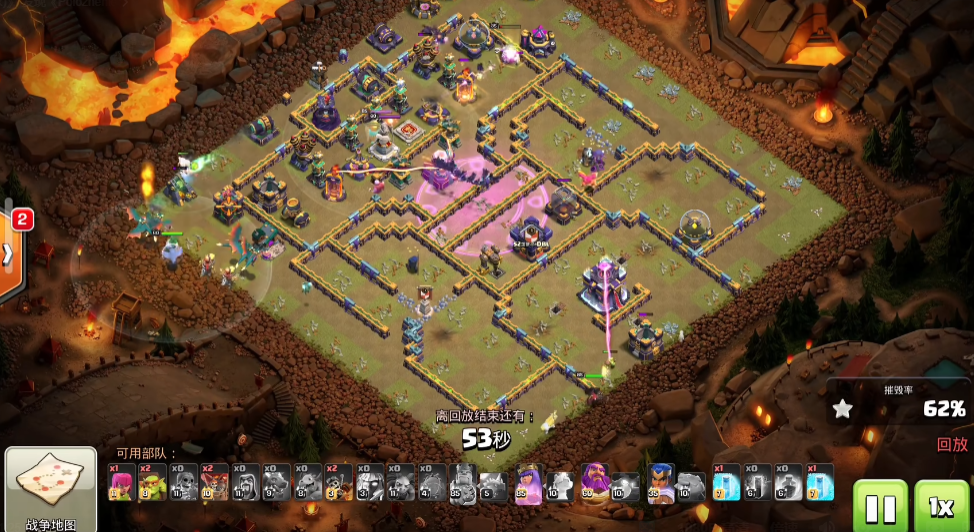This screenshot has height=532, width=974.
Task: Select the Archer troop slot
Action: pyautogui.click(x=121, y=482)
